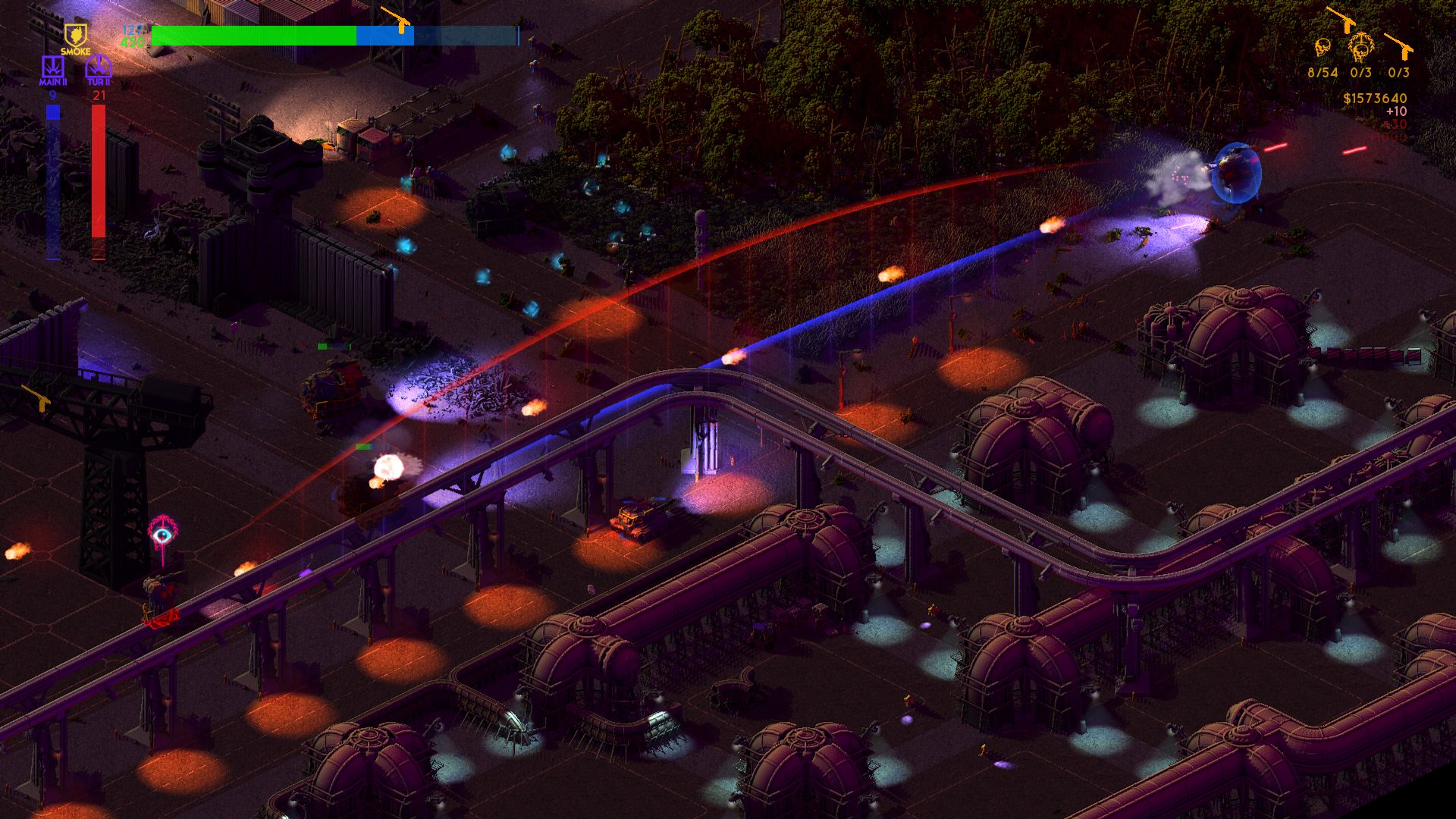Screen dimensions: 1456x819
Task: Click the blue shield bubble around the enemy
Action: pyautogui.click(x=1236, y=171)
